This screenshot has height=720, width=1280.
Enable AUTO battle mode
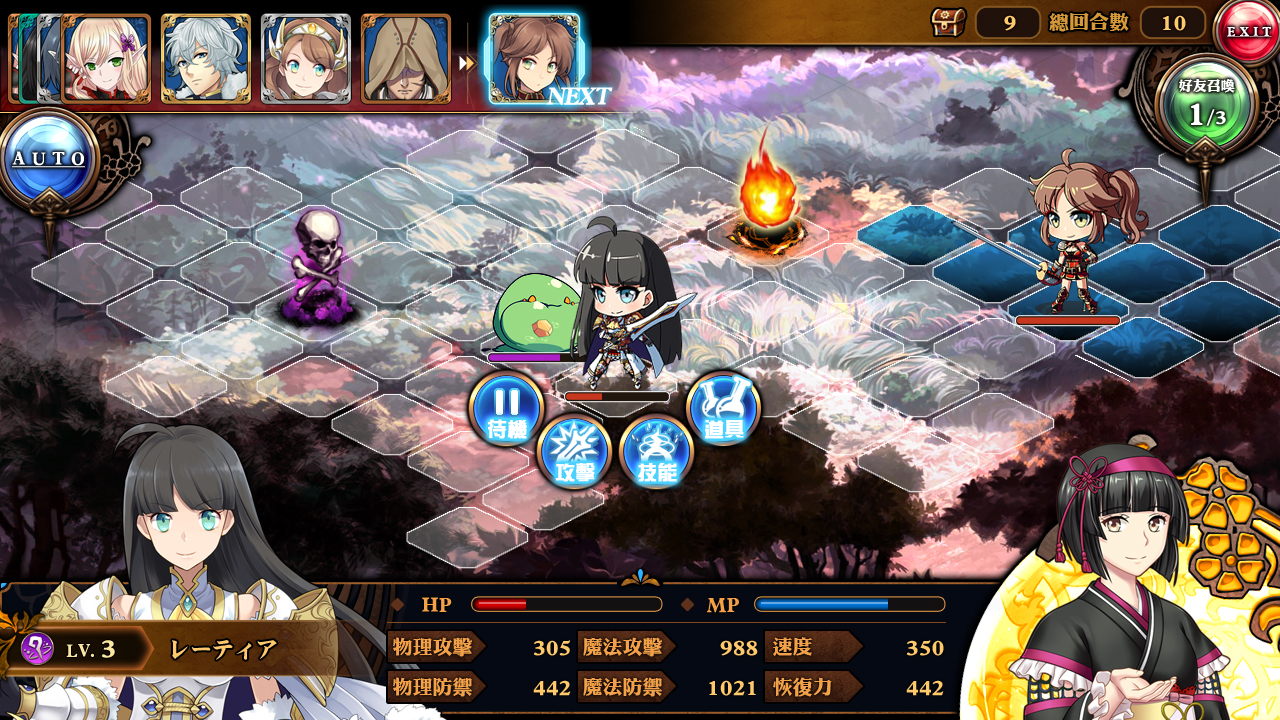[49, 153]
